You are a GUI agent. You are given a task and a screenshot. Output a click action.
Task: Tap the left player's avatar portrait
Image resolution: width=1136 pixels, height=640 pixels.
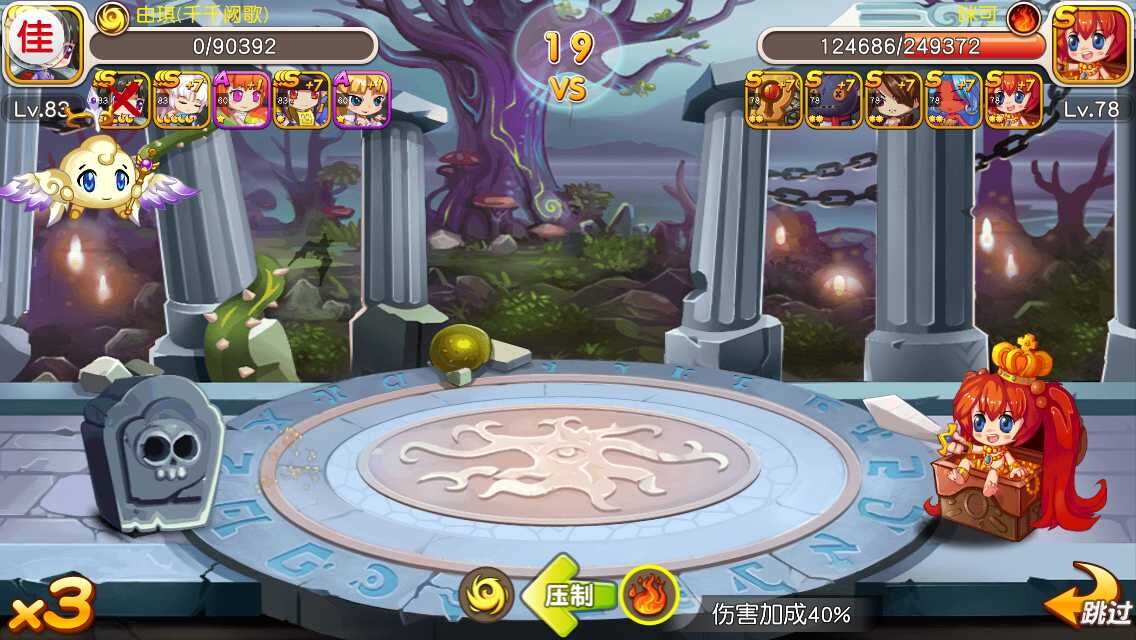pos(43,43)
